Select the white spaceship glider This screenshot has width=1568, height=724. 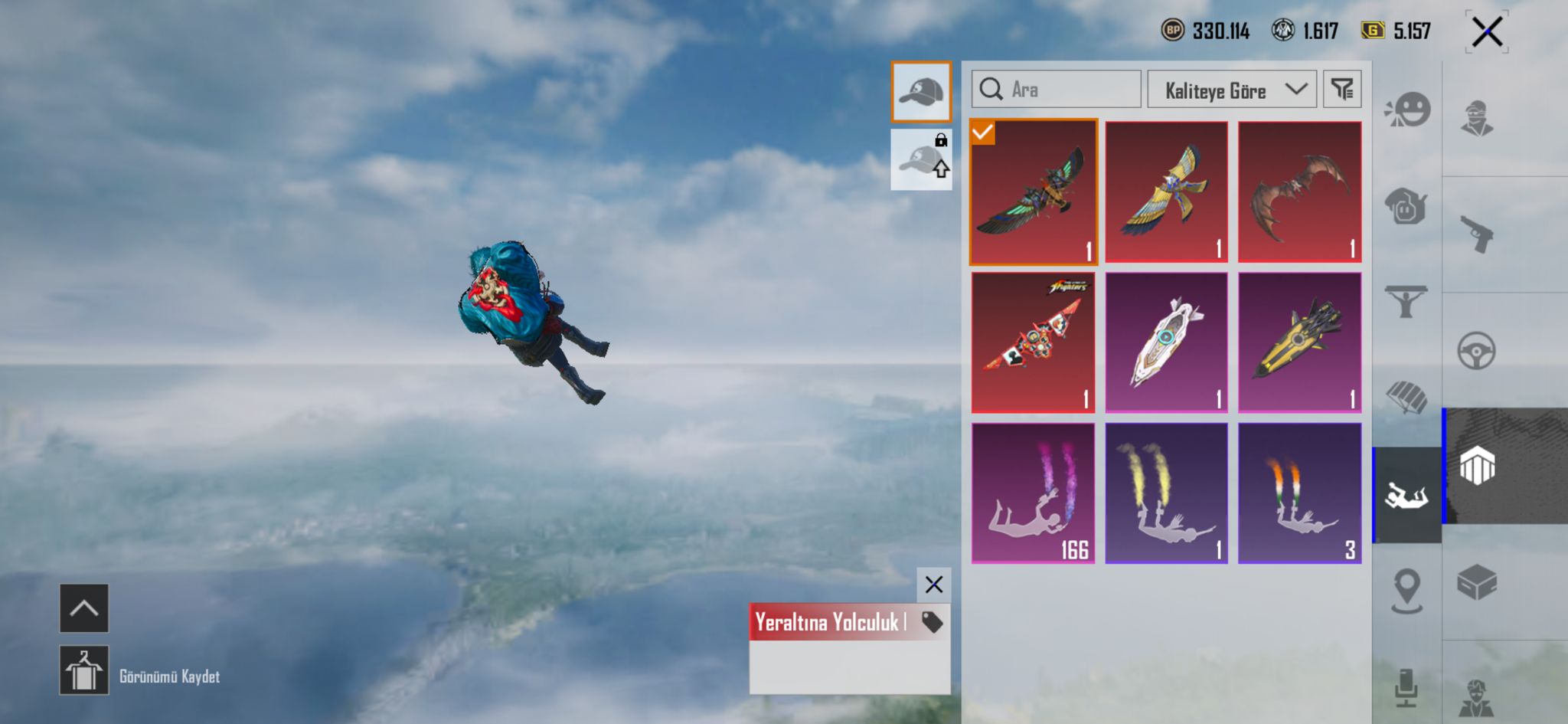pos(1166,342)
